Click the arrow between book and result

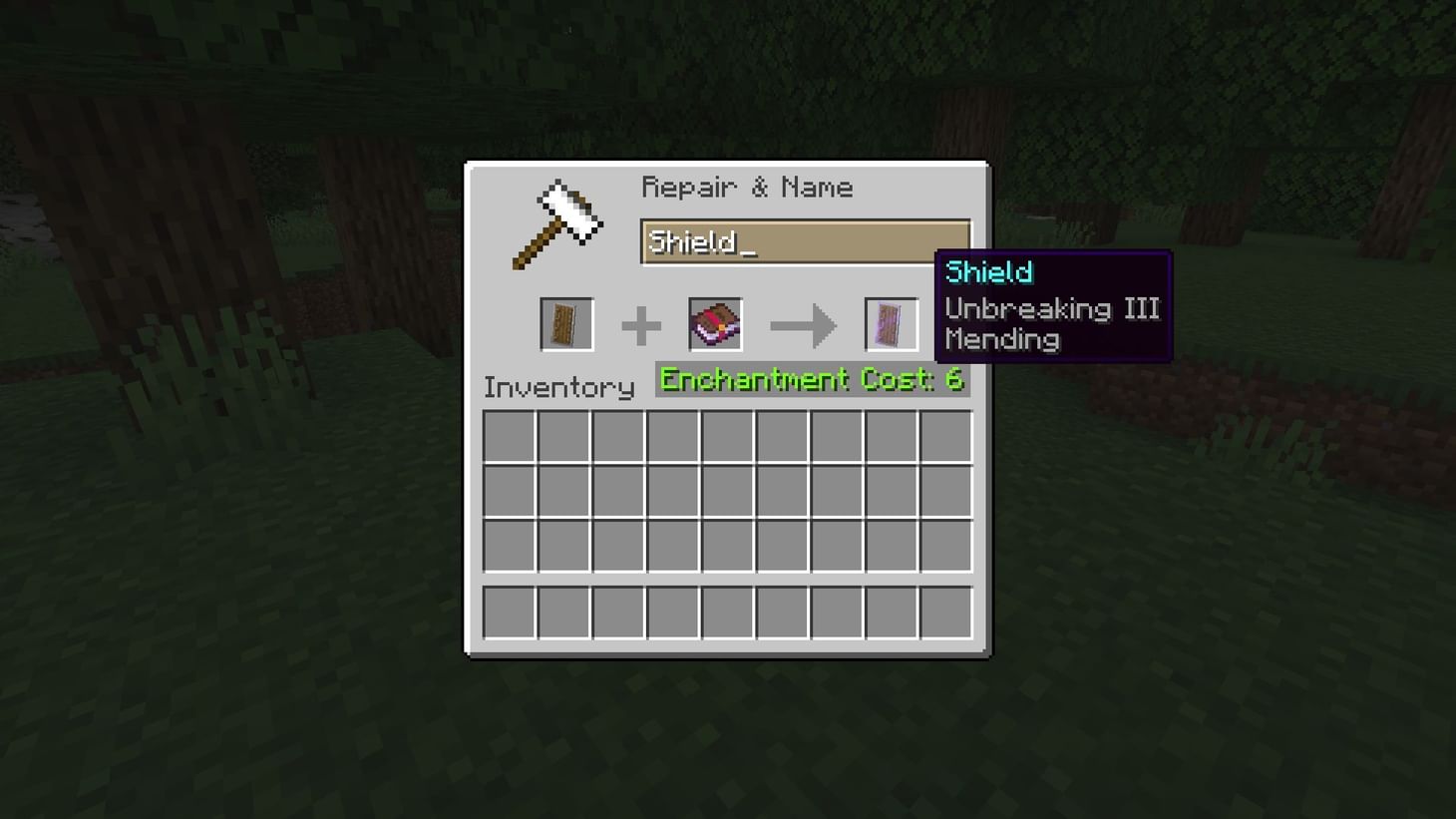[x=804, y=323]
